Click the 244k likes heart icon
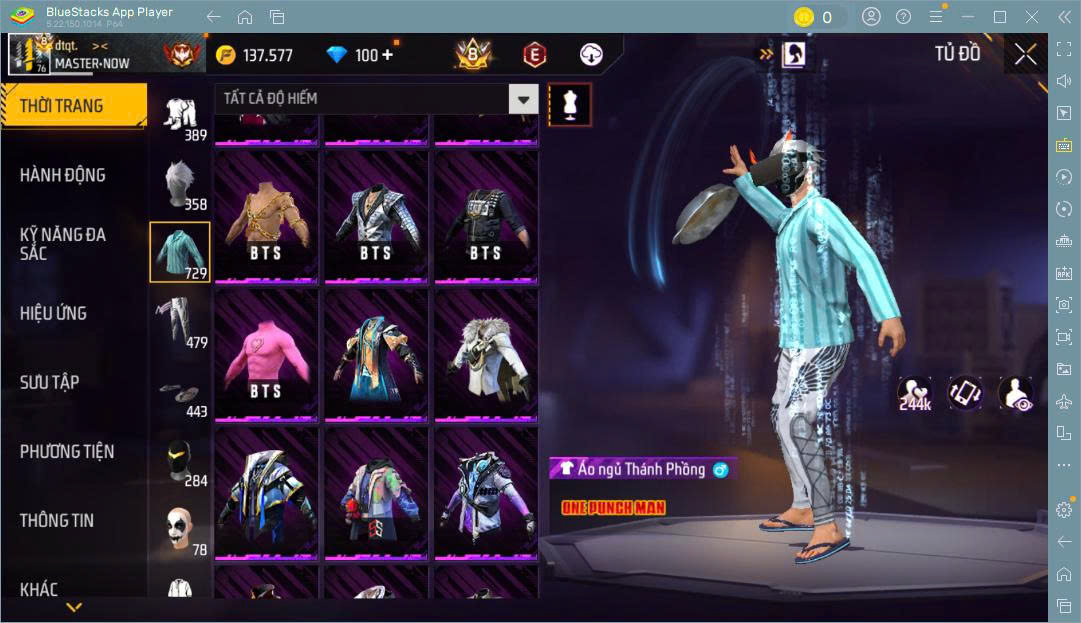This screenshot has width=1081, height=623. pyautogui.click(x=915, y=393)
